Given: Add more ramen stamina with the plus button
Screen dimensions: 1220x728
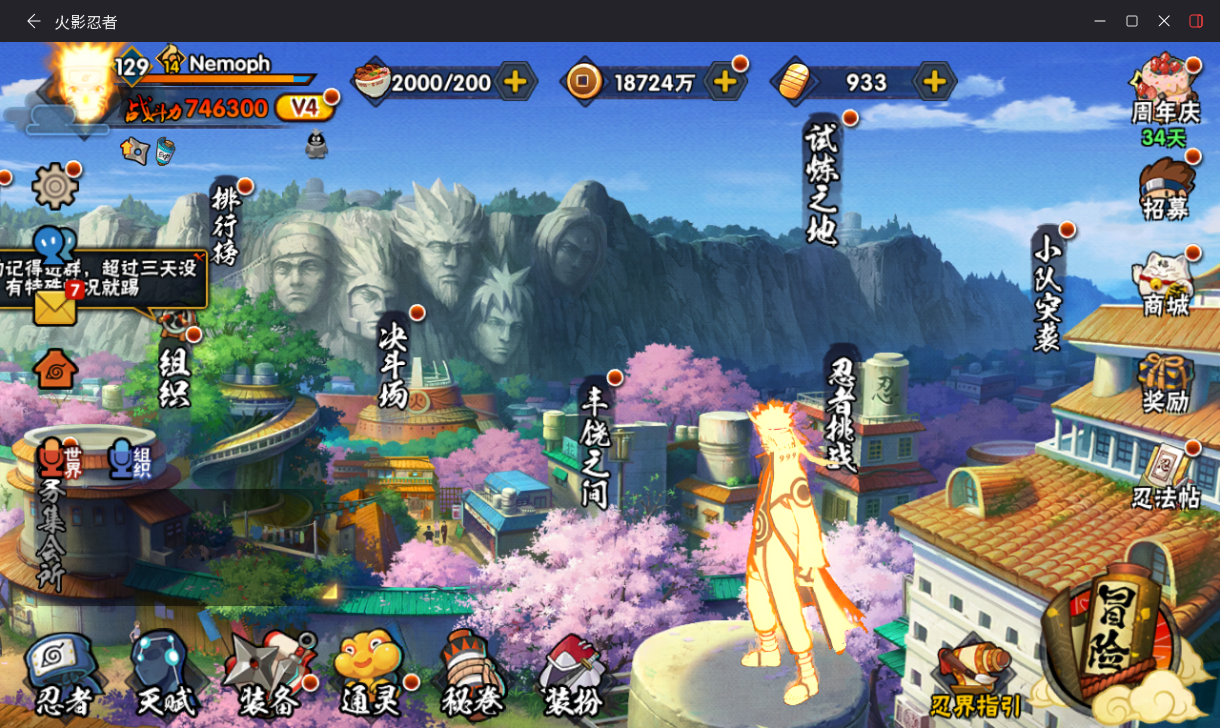Looking at the screenshot, I should [515, 82].
